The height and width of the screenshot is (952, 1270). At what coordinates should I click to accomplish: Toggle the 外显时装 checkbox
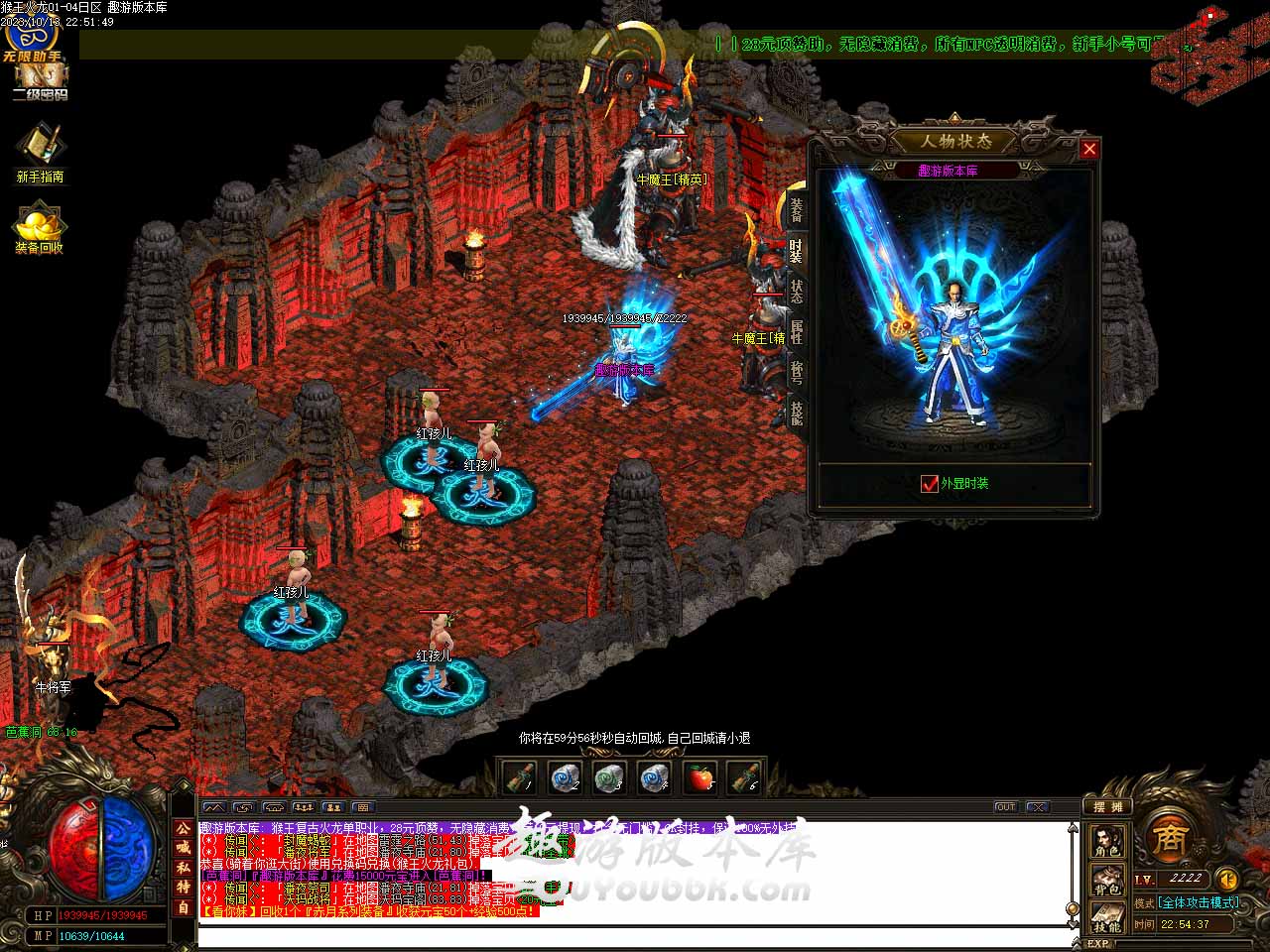pyautogui.click(x=930, y=484)
